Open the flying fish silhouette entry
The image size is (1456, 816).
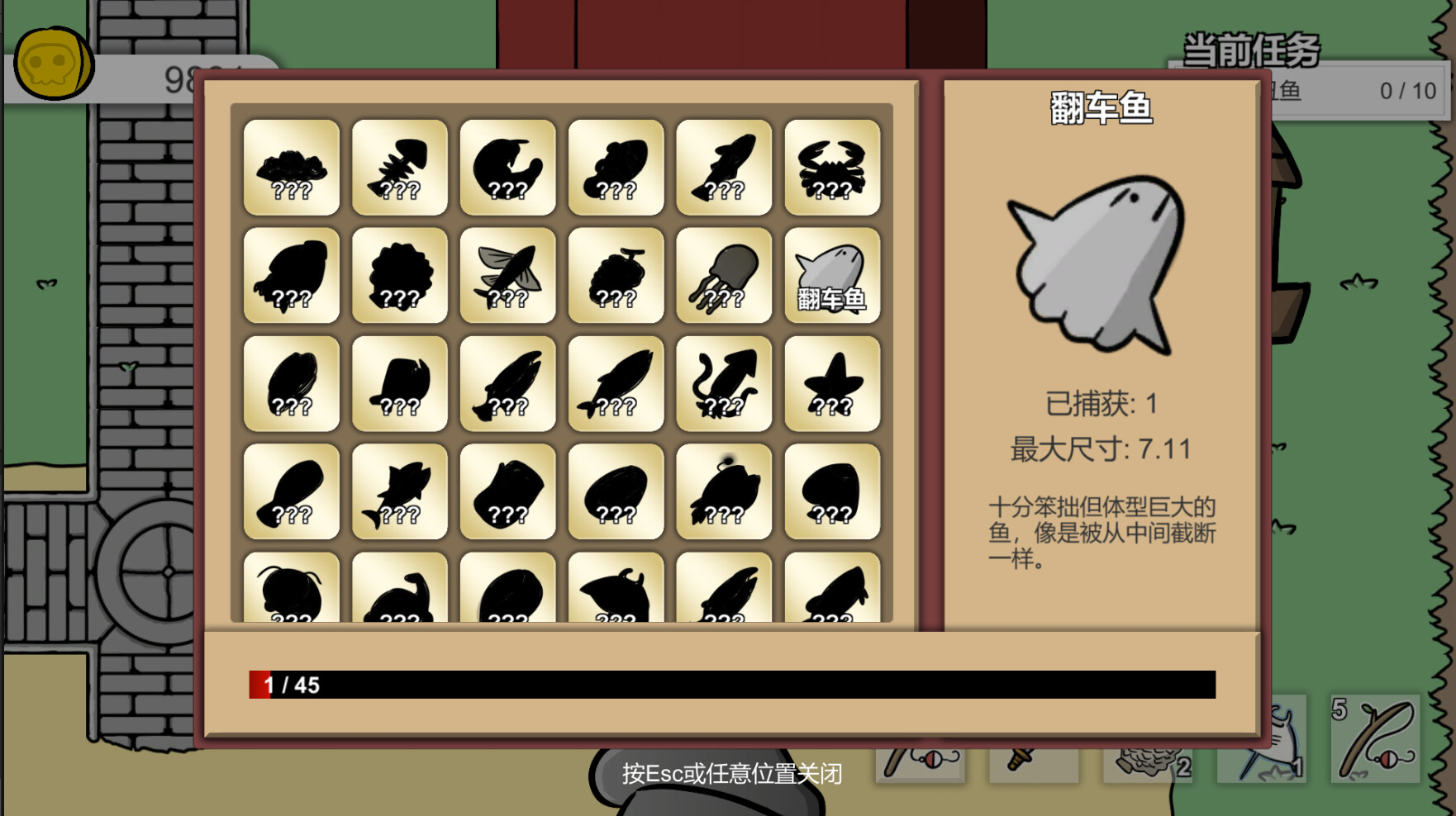[507, 275]
